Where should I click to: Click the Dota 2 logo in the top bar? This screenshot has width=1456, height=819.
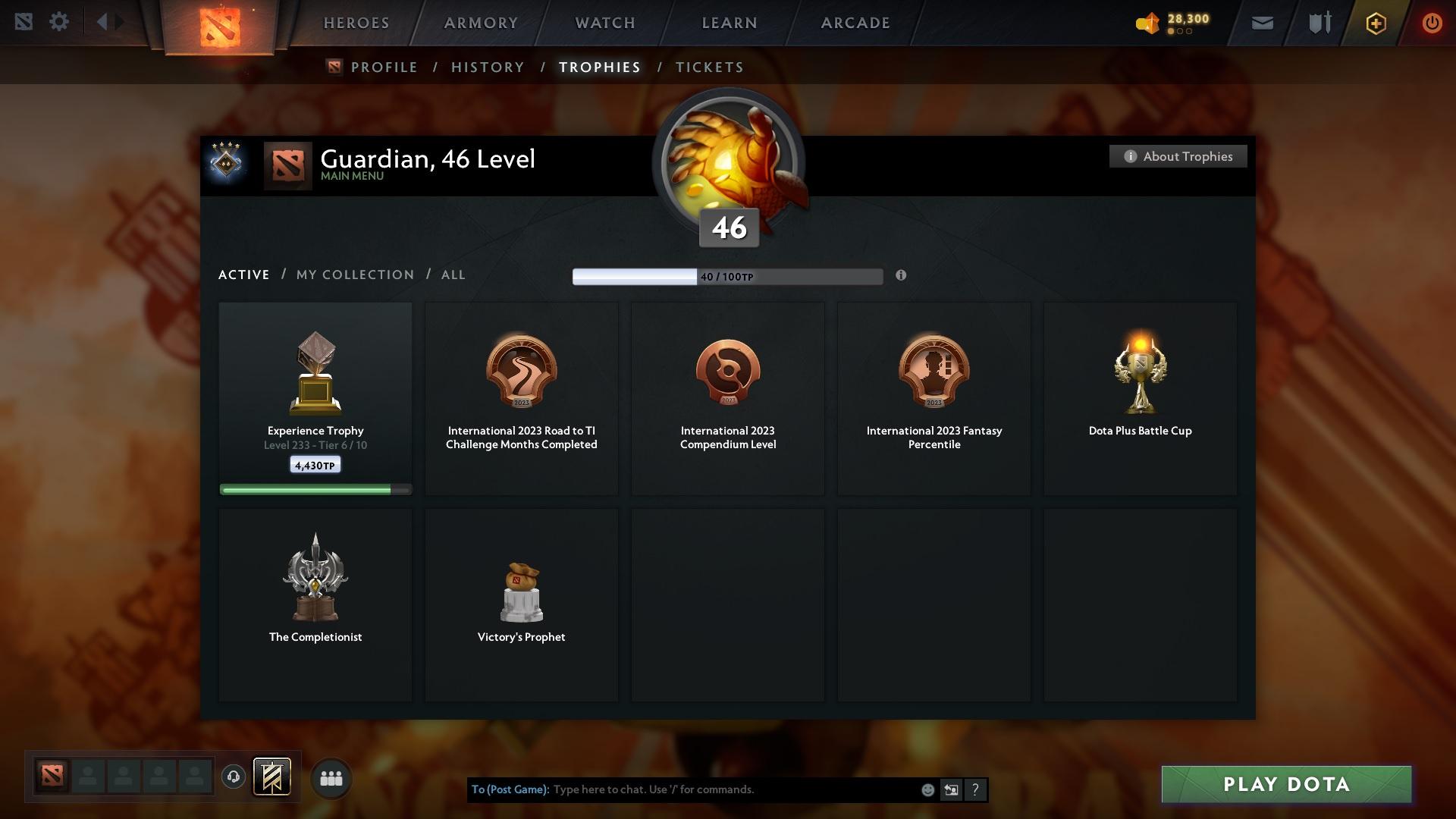(219, 24)
